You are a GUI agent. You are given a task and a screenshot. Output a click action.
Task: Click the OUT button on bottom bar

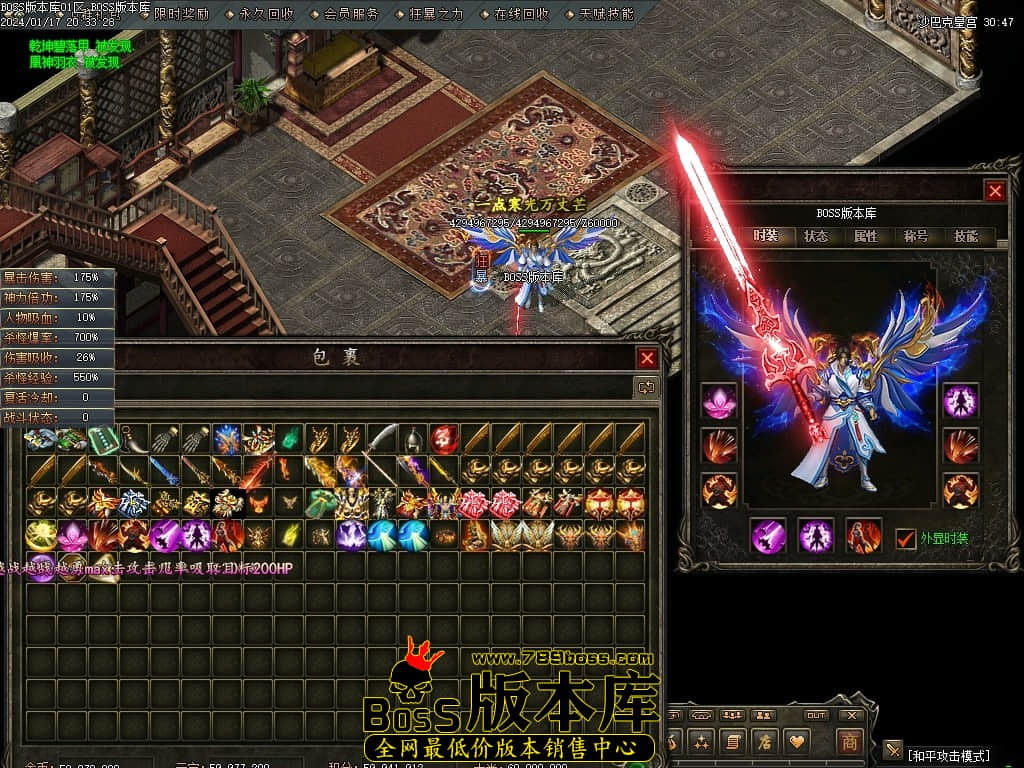click(x=816, y=715)
